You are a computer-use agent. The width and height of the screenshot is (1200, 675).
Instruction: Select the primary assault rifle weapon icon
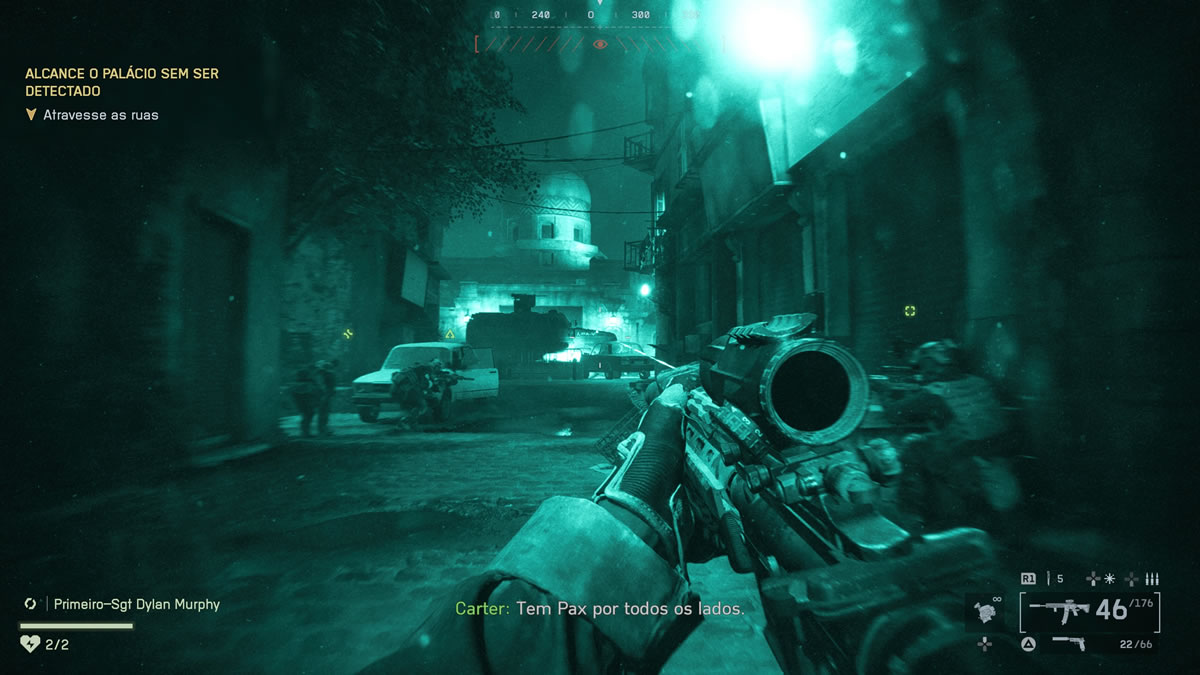pyautogui.click(x=1060, y=608)
